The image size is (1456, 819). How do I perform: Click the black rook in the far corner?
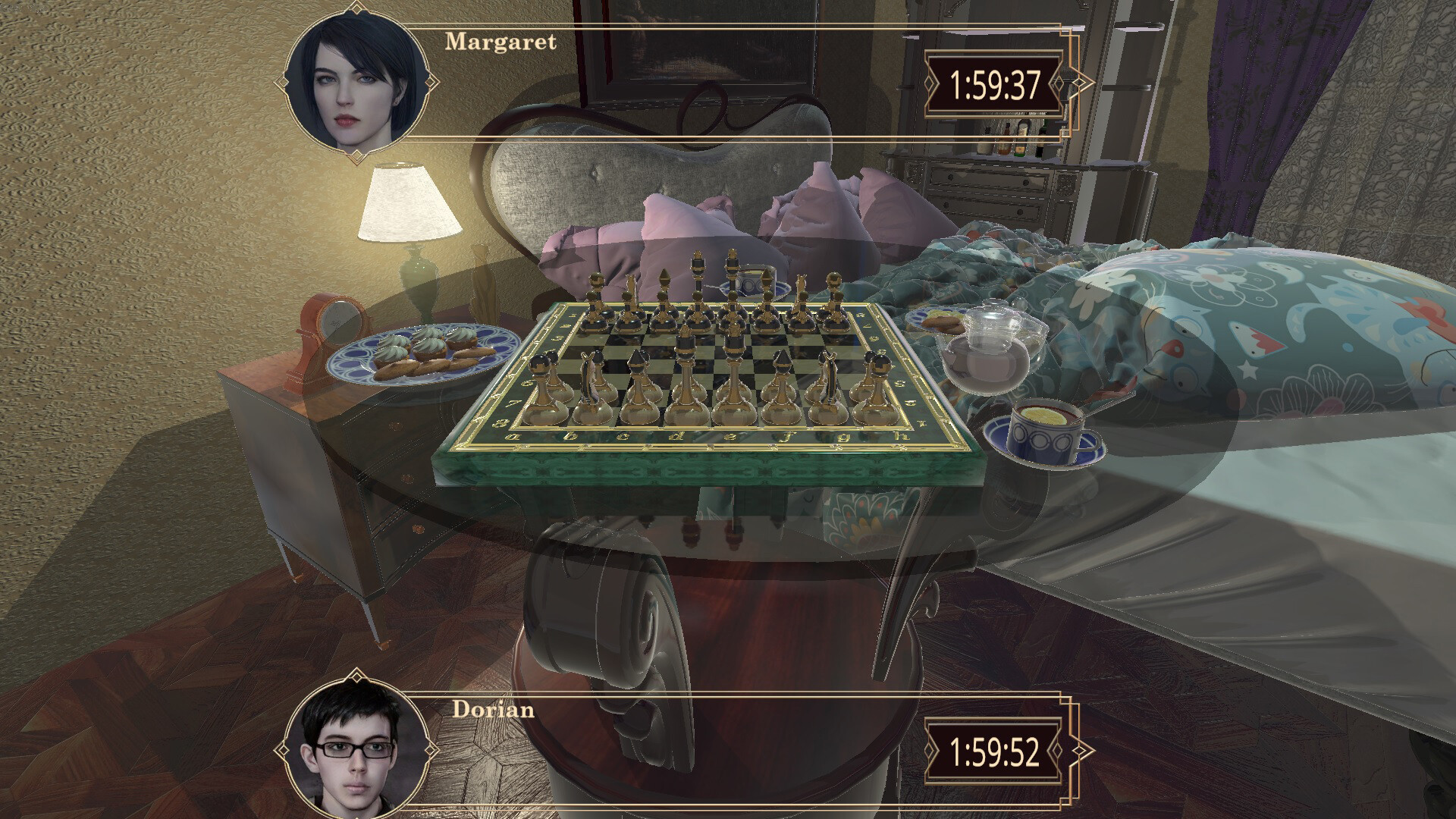tap(834, 293)
